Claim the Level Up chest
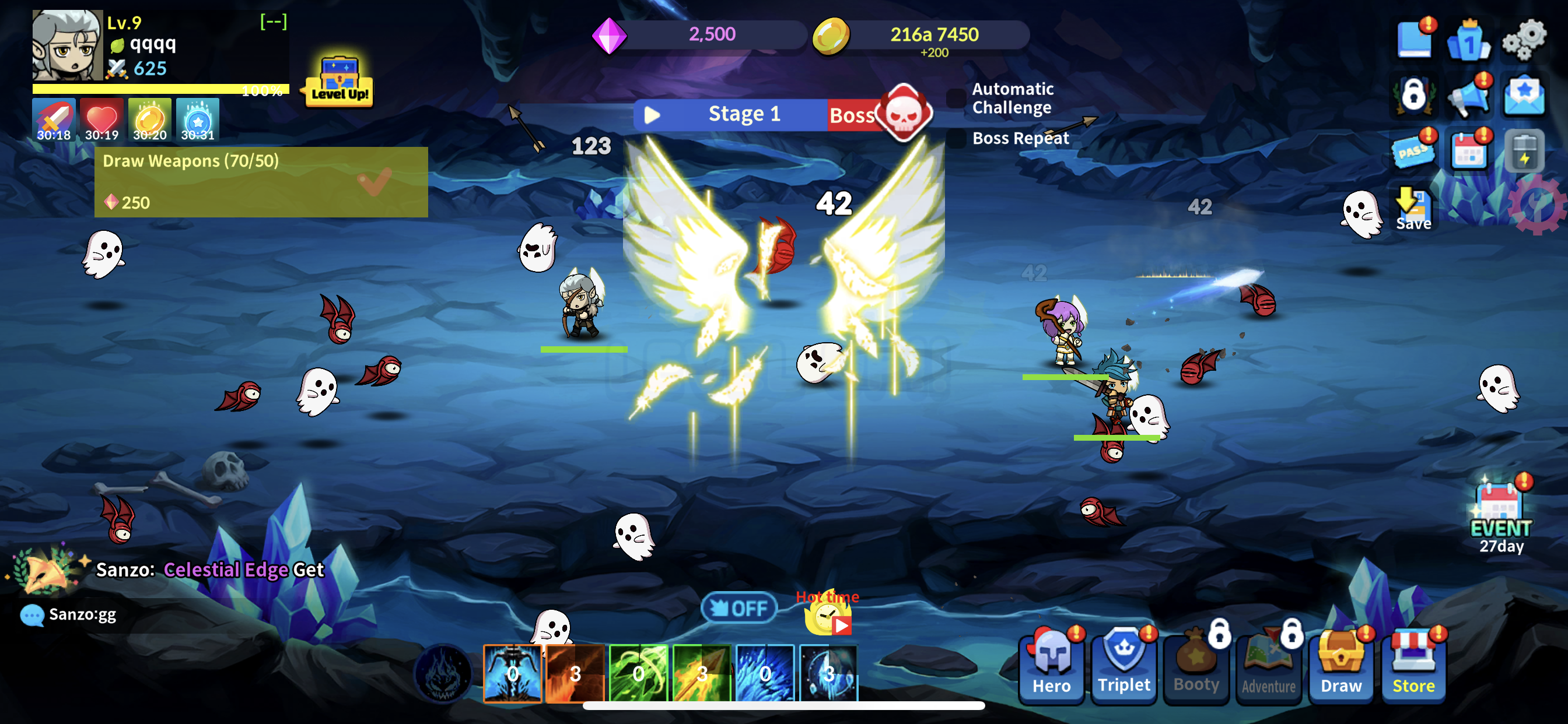The width and height of the screenshot is (1568, 724). tap(339, 82)
